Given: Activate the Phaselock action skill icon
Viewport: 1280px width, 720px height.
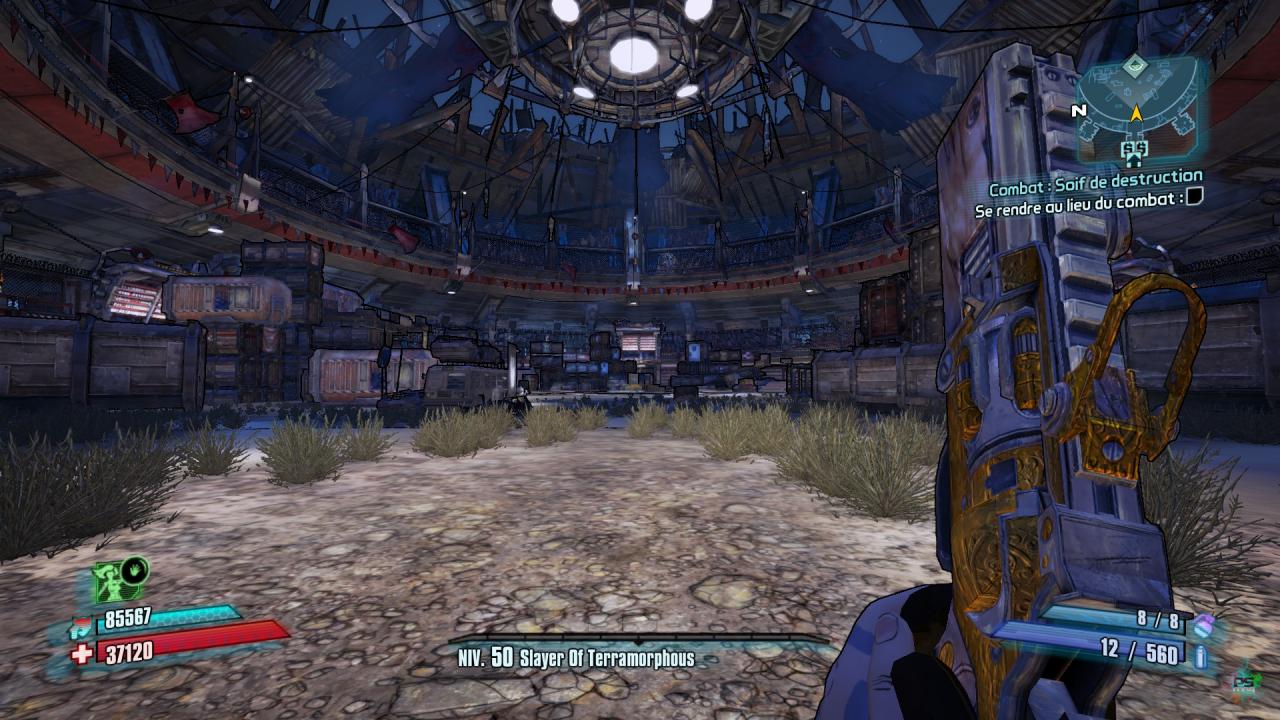Looking at the screenshot, I should pyautogui.click(x=121, y=579).
